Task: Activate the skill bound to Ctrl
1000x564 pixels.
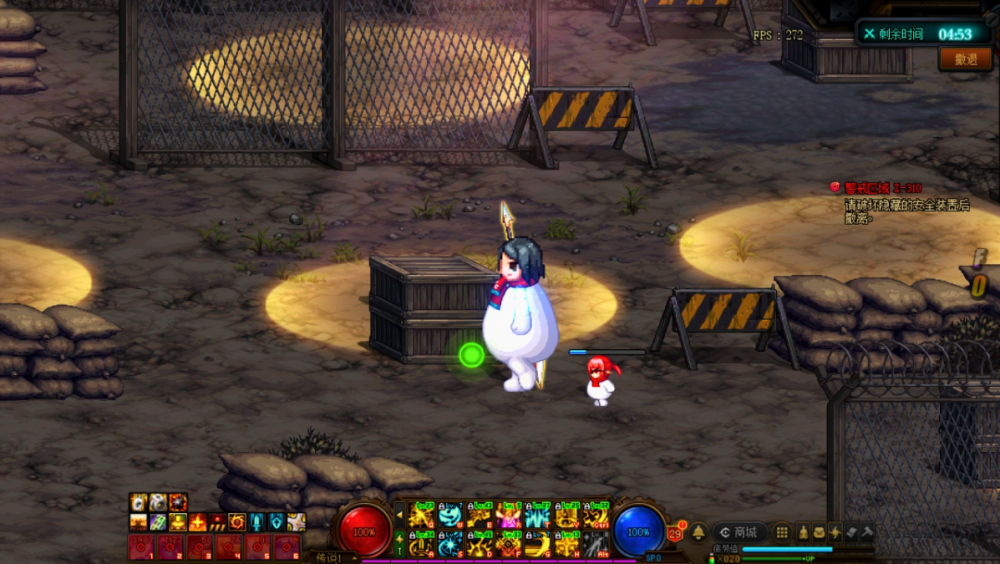Action: tap(597, 515)
